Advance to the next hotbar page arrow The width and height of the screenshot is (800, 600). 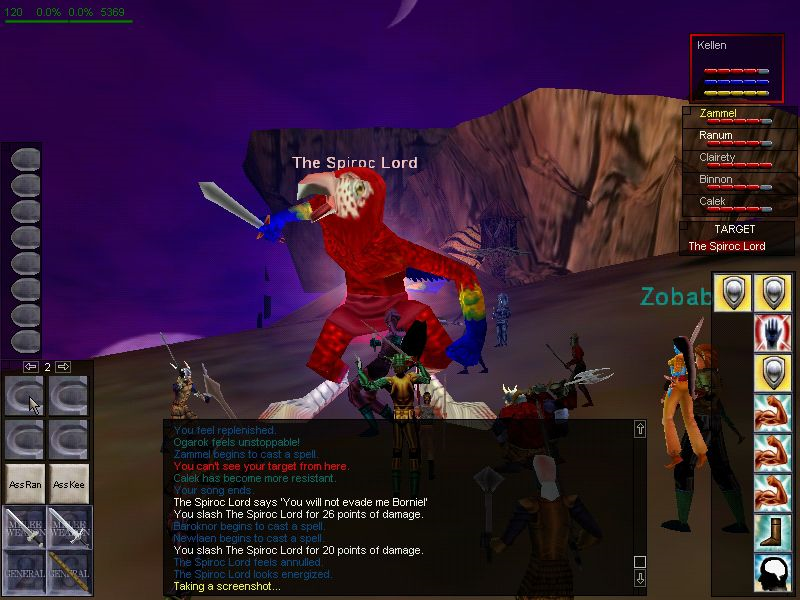[62, 367]
